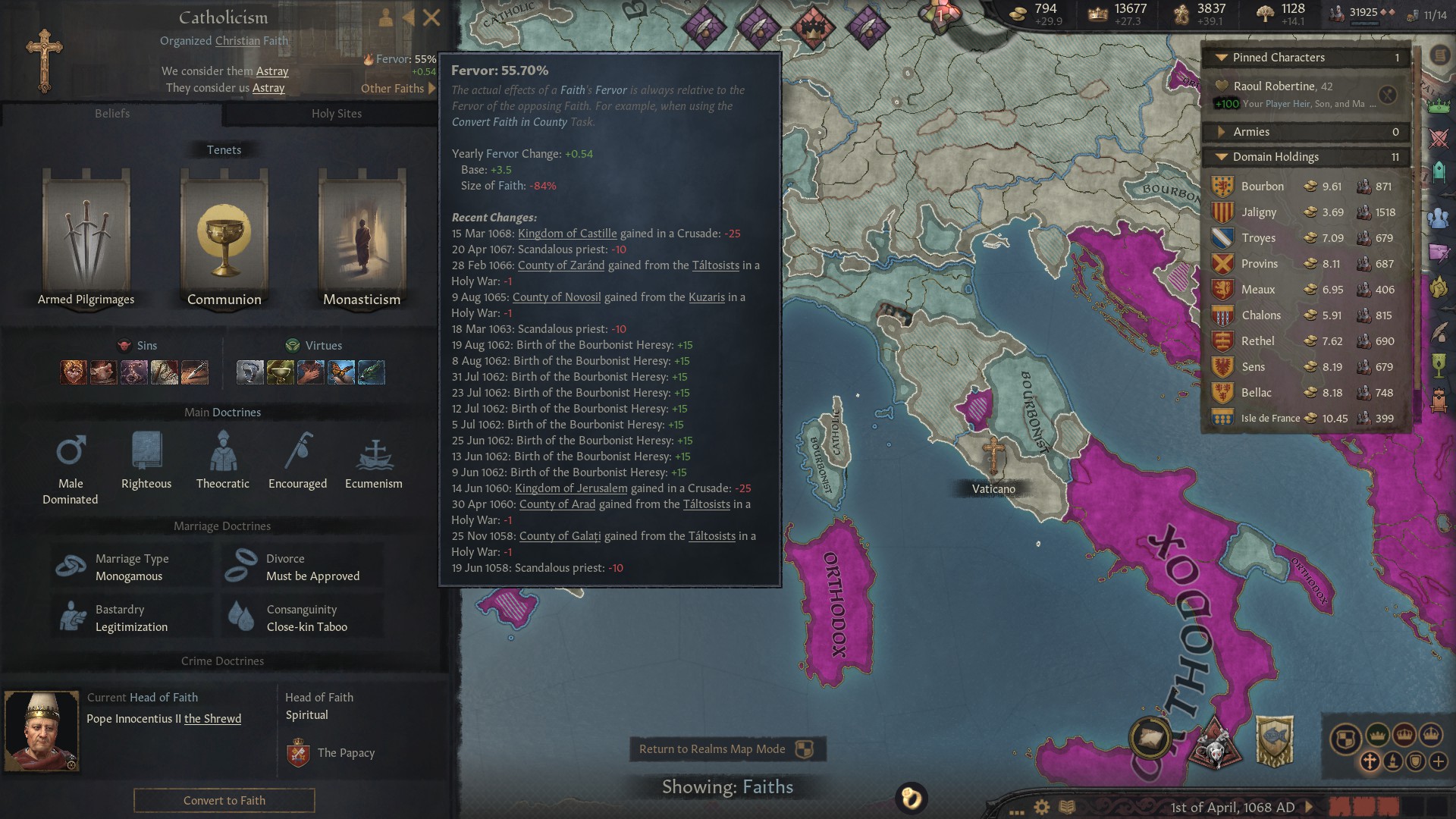This screenshot has width=1456, height=819.
Task: Click the Ecumenism doctrine icon
Action: click(373, 453)
